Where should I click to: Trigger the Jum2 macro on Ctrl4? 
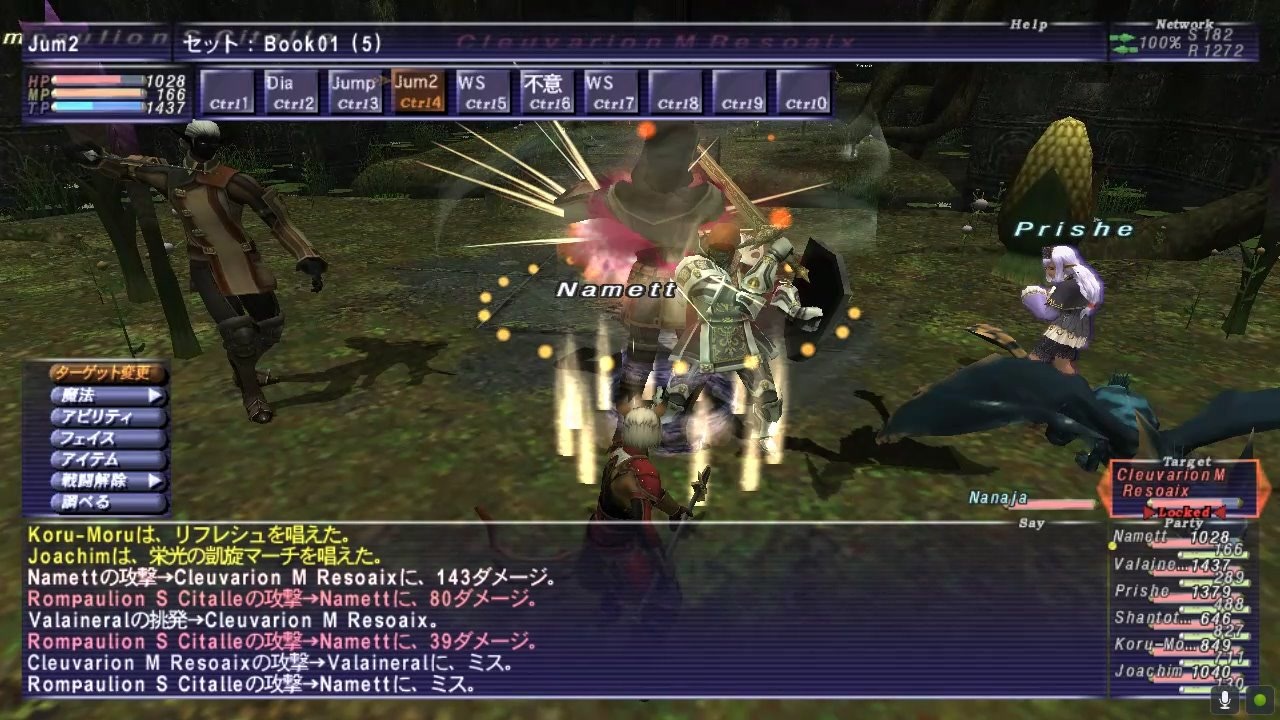pyautogui.click(x=416, y=89)
